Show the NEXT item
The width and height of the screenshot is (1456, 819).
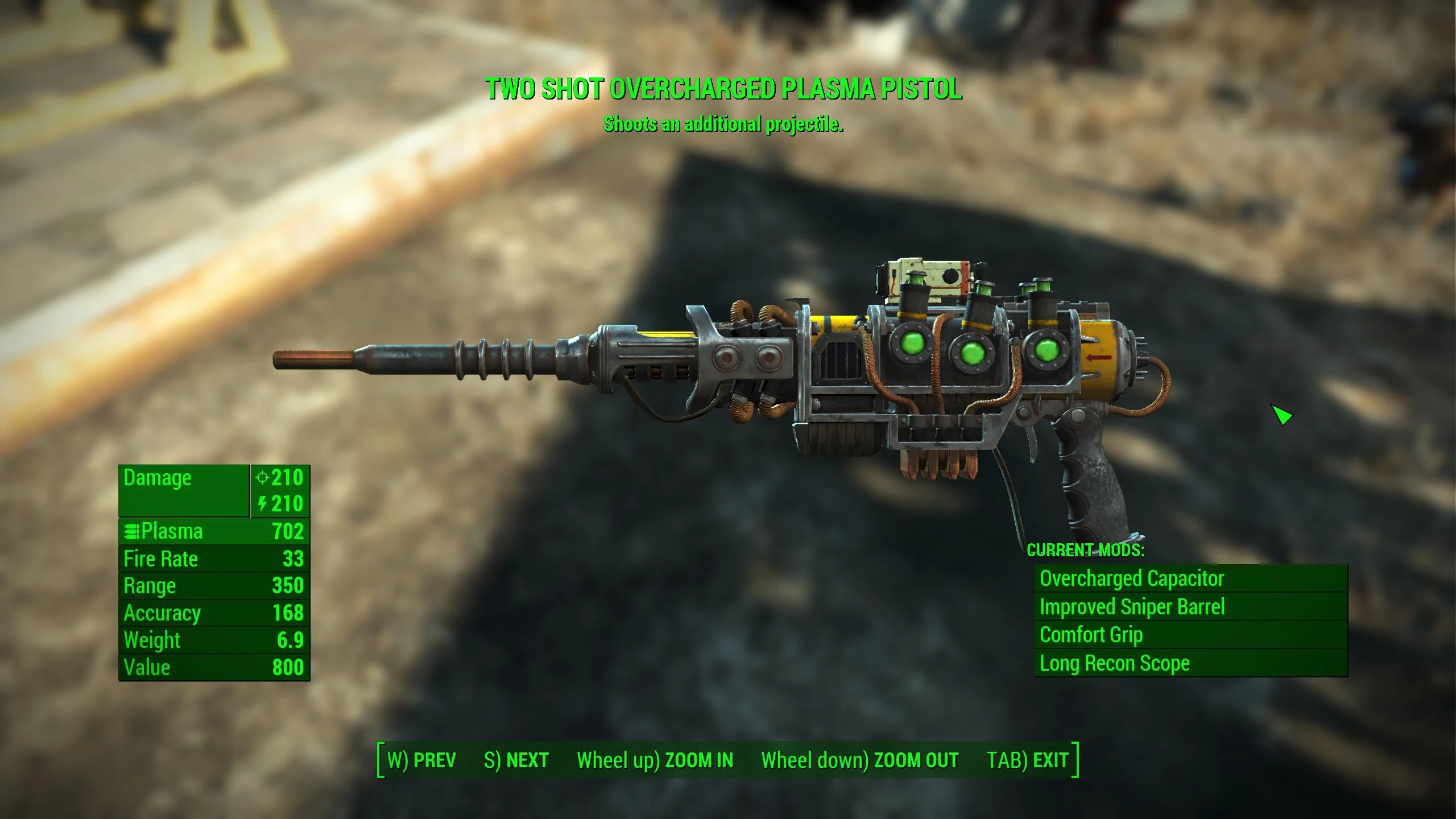click(516, 760)
